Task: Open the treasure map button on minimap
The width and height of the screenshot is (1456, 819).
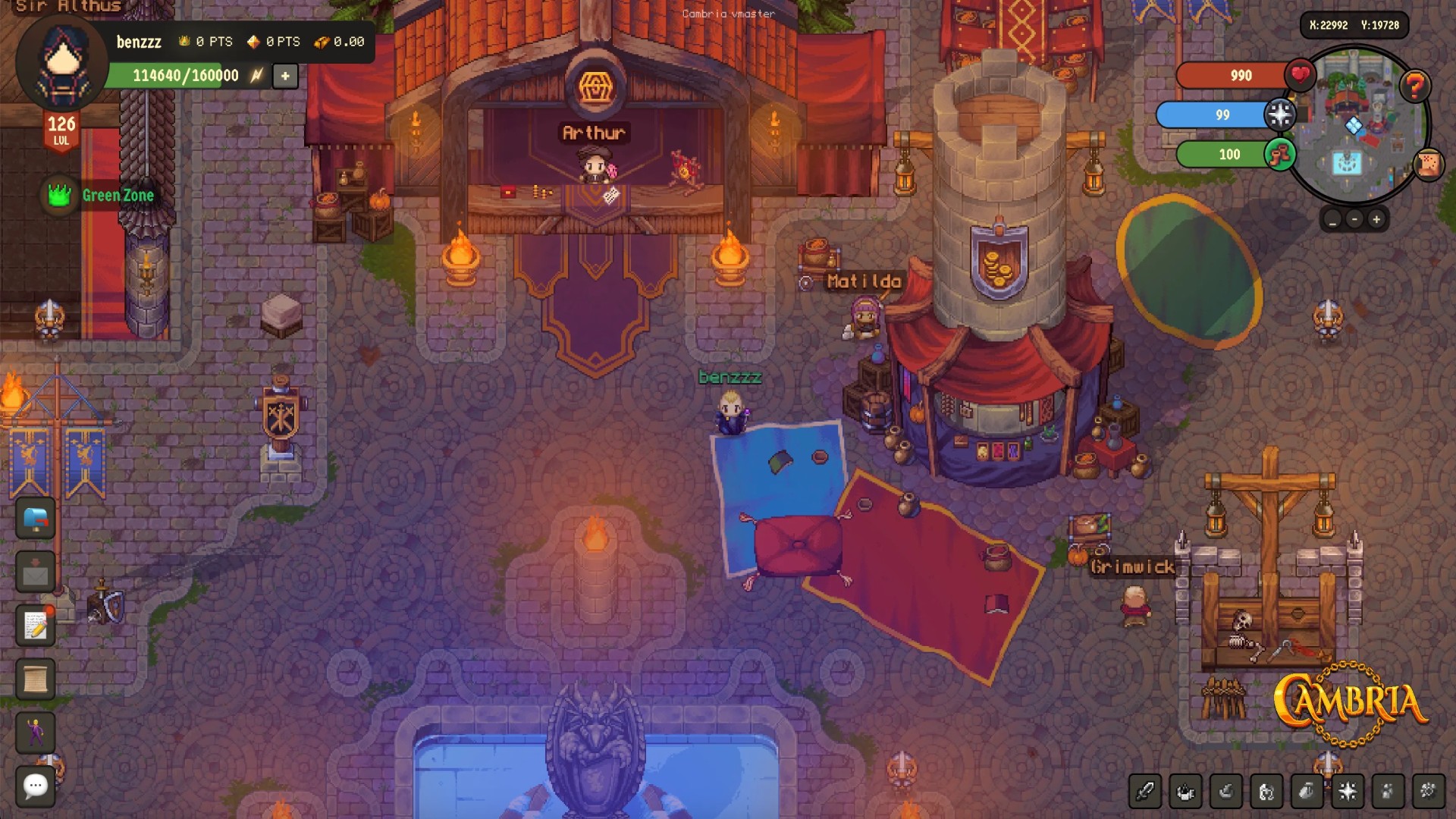Action: pyautogui.click(x=1428, y=165)
